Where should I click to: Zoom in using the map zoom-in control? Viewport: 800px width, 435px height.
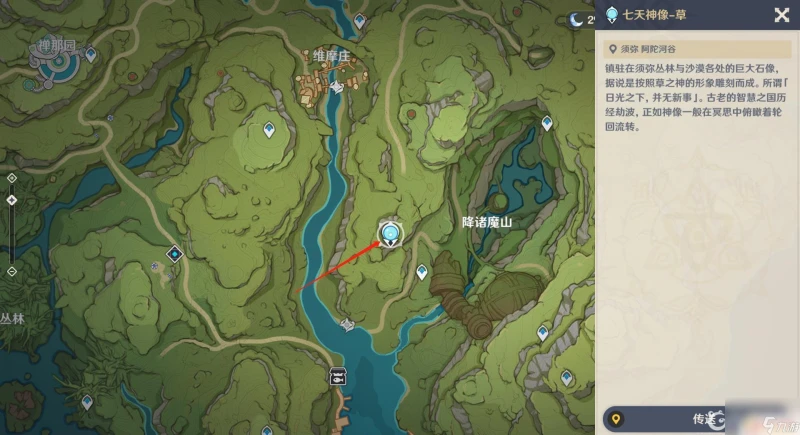(11, 178)
